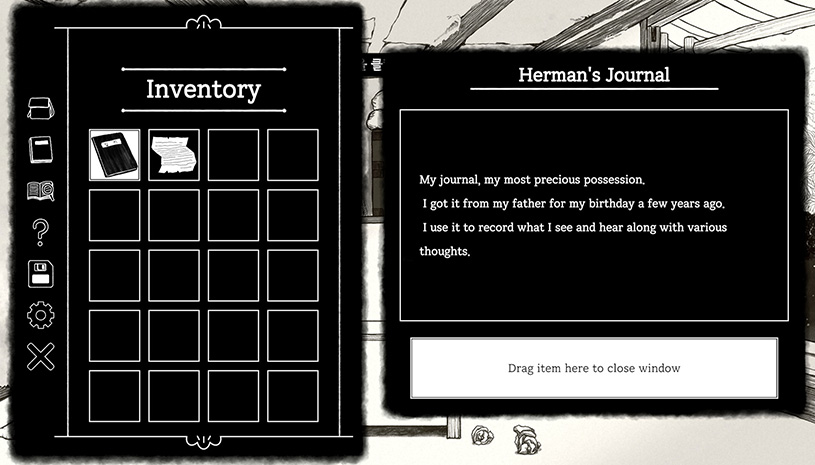815x465 pixels.
Task: Close the menu with the X icon
Action: 40,356
